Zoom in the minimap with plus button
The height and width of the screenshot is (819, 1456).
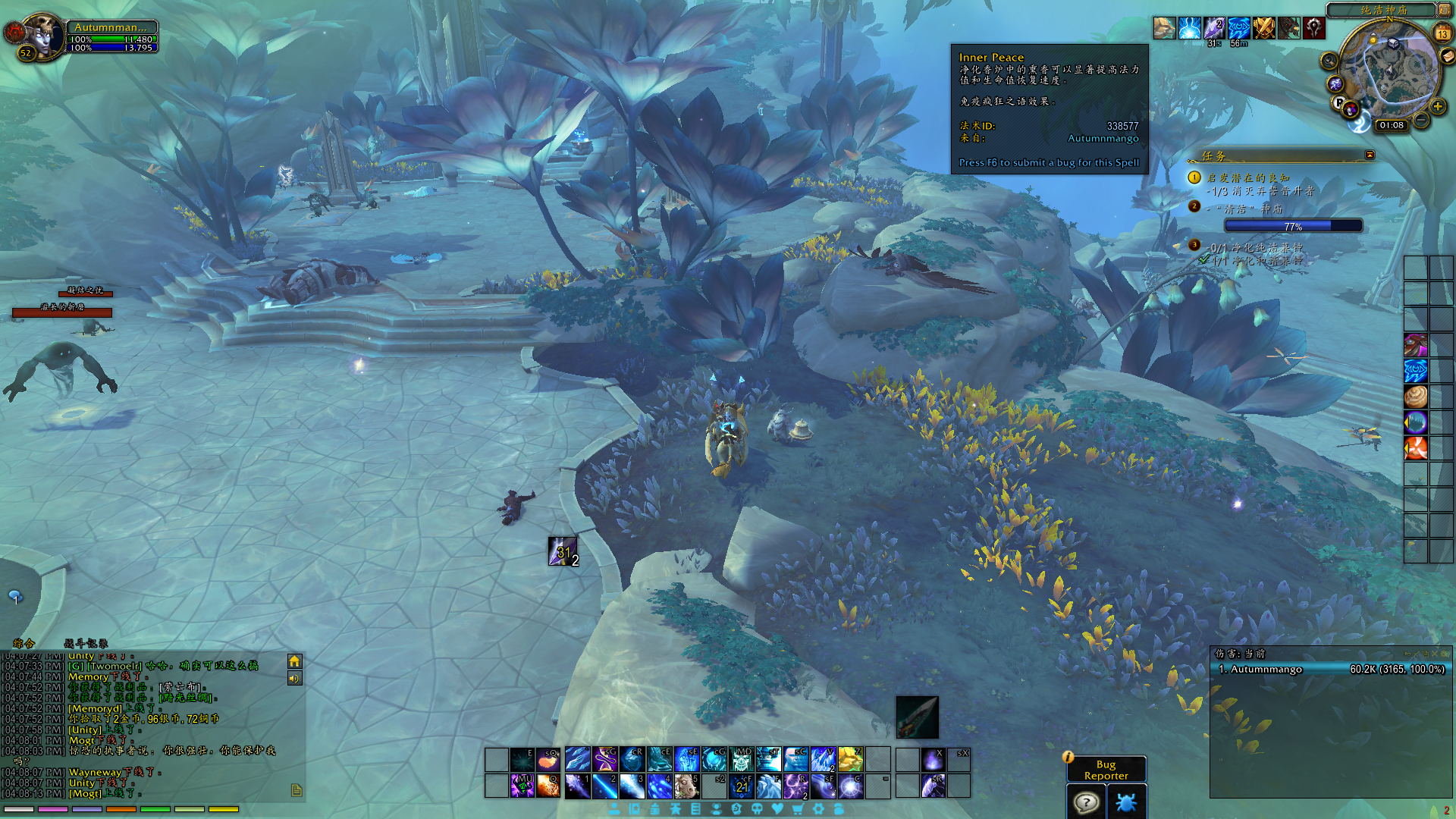tap(1437, 106)
